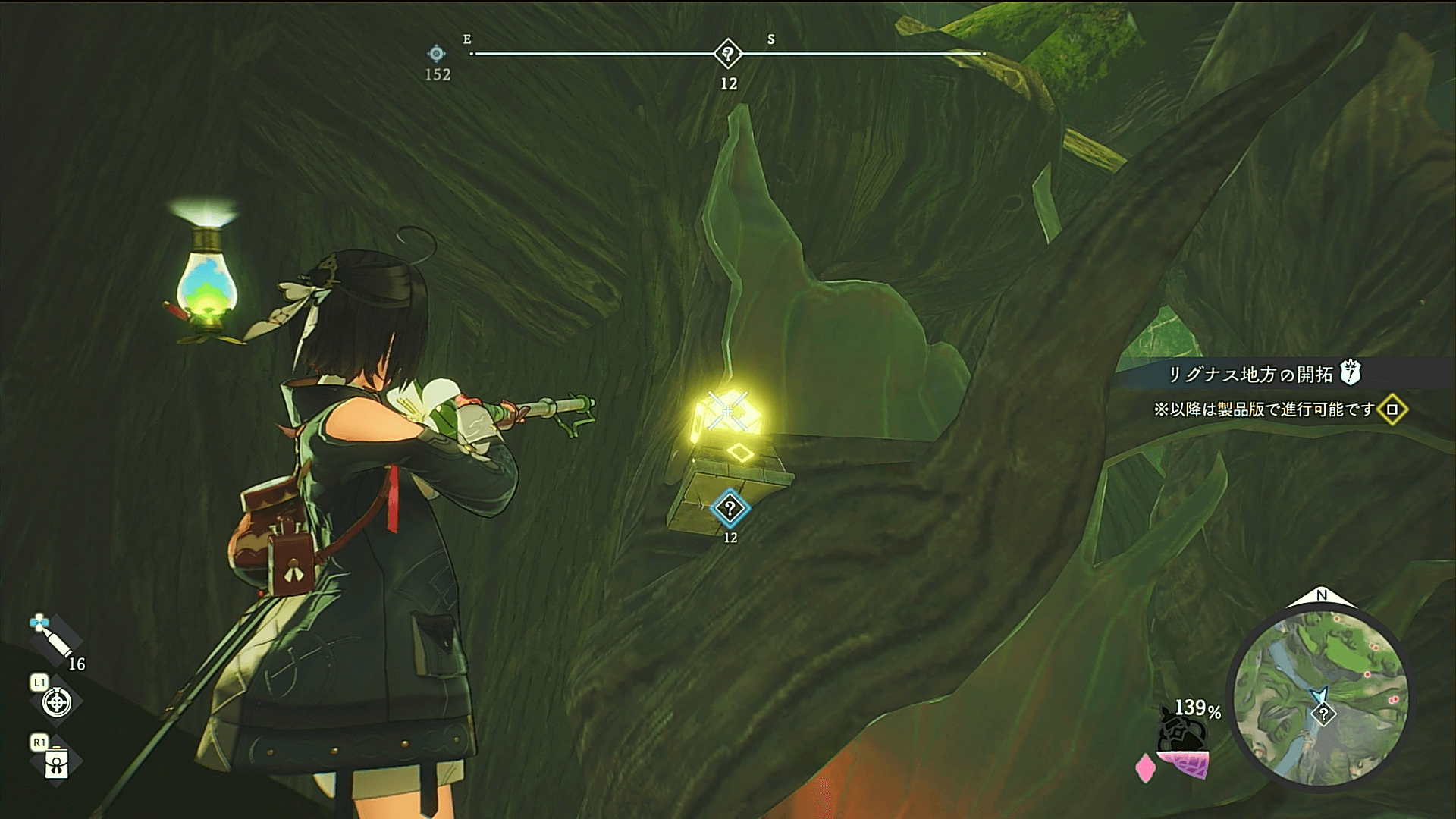
Task: Click the question mark marker on the minimap
Action: (x=1324, y=714)
